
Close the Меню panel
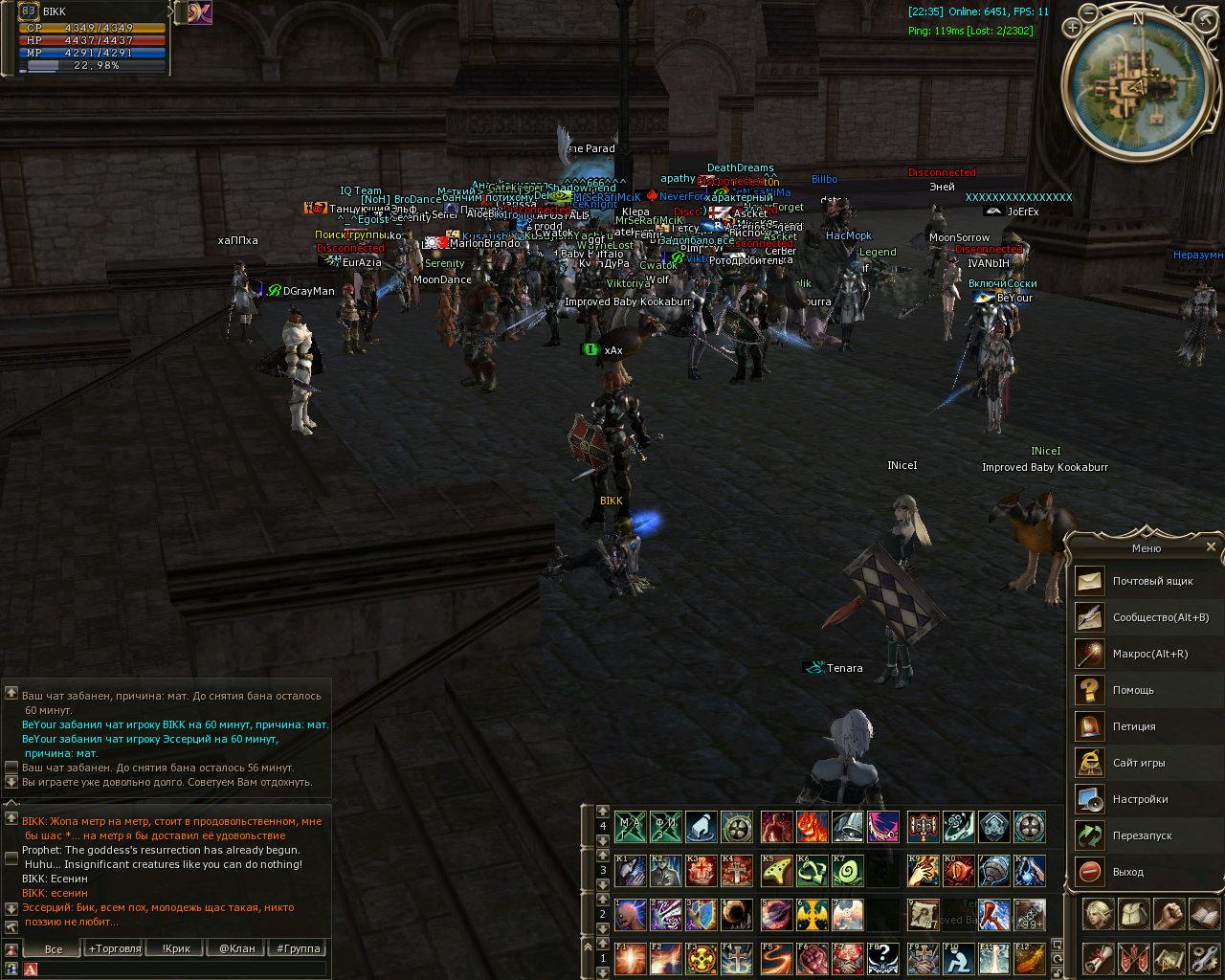1211,547
